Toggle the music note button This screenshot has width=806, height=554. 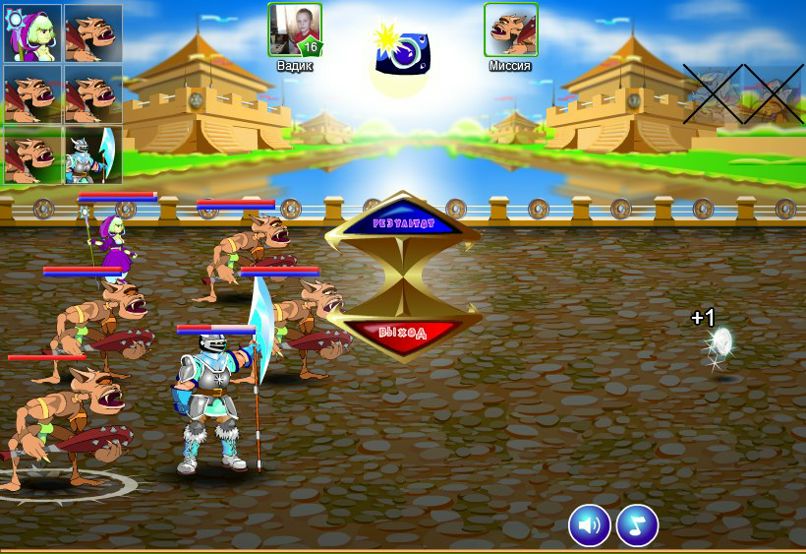coord(637,524)
